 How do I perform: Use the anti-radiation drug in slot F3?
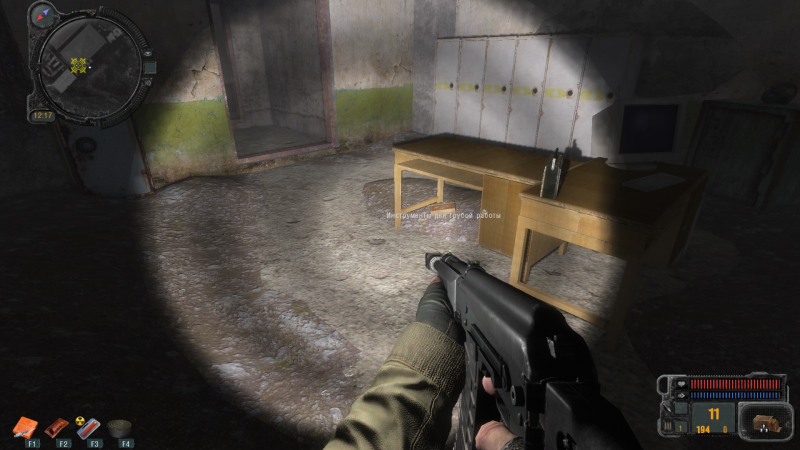89,427
